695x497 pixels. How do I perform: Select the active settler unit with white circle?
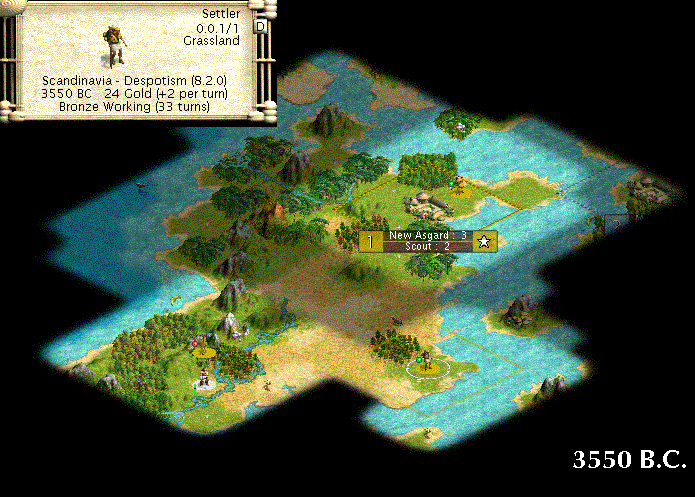coord(426,362)
